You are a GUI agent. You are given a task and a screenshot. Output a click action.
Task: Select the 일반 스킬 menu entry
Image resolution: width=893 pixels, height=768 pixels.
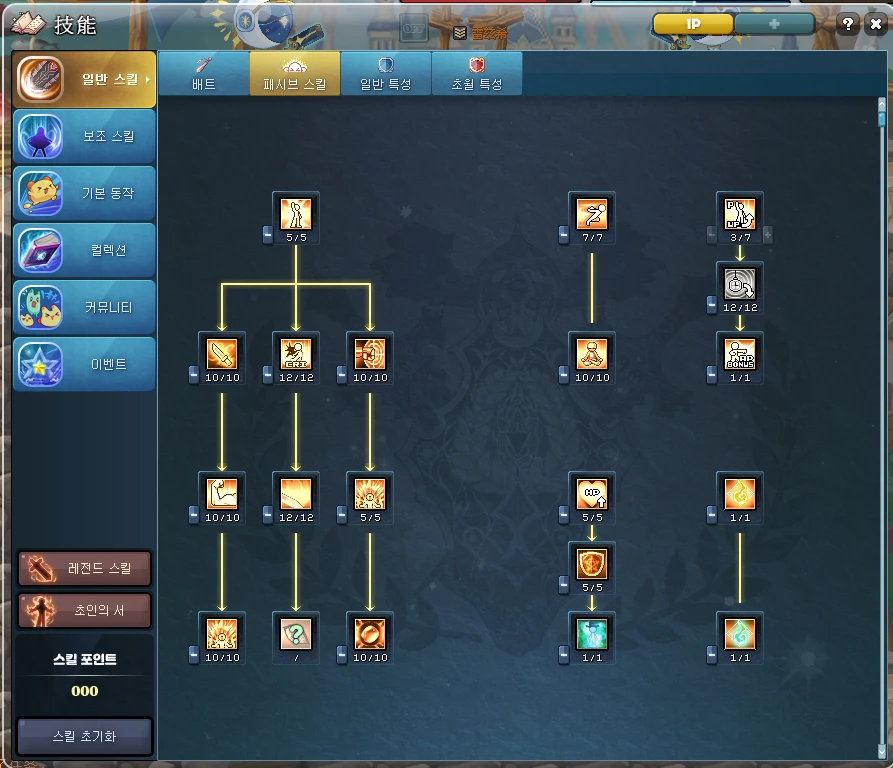(x=85, y=80)
